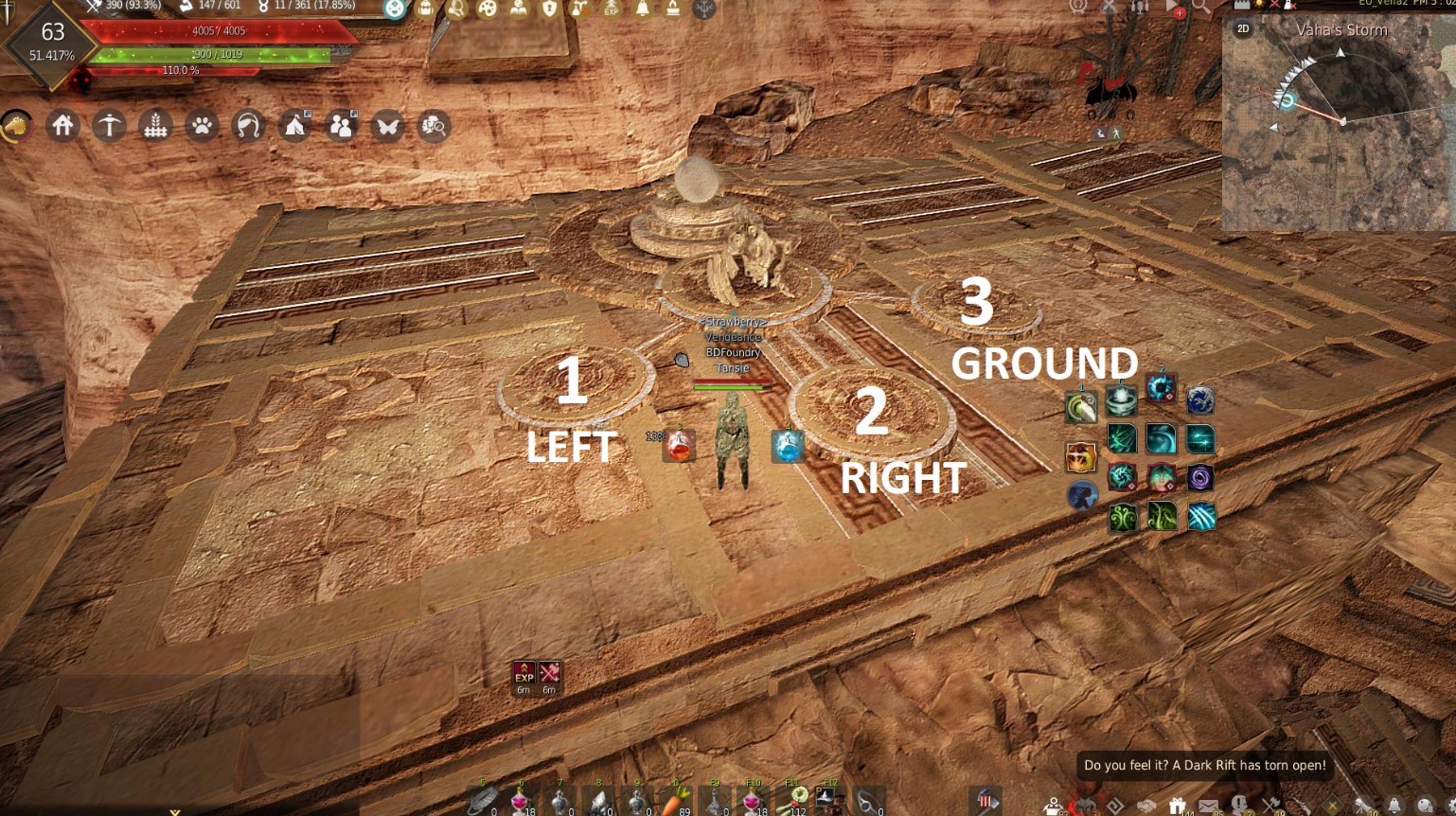Open the maid hair-silhouette icon
This screenshot has height=816, width=1456.
pos(248,126)
